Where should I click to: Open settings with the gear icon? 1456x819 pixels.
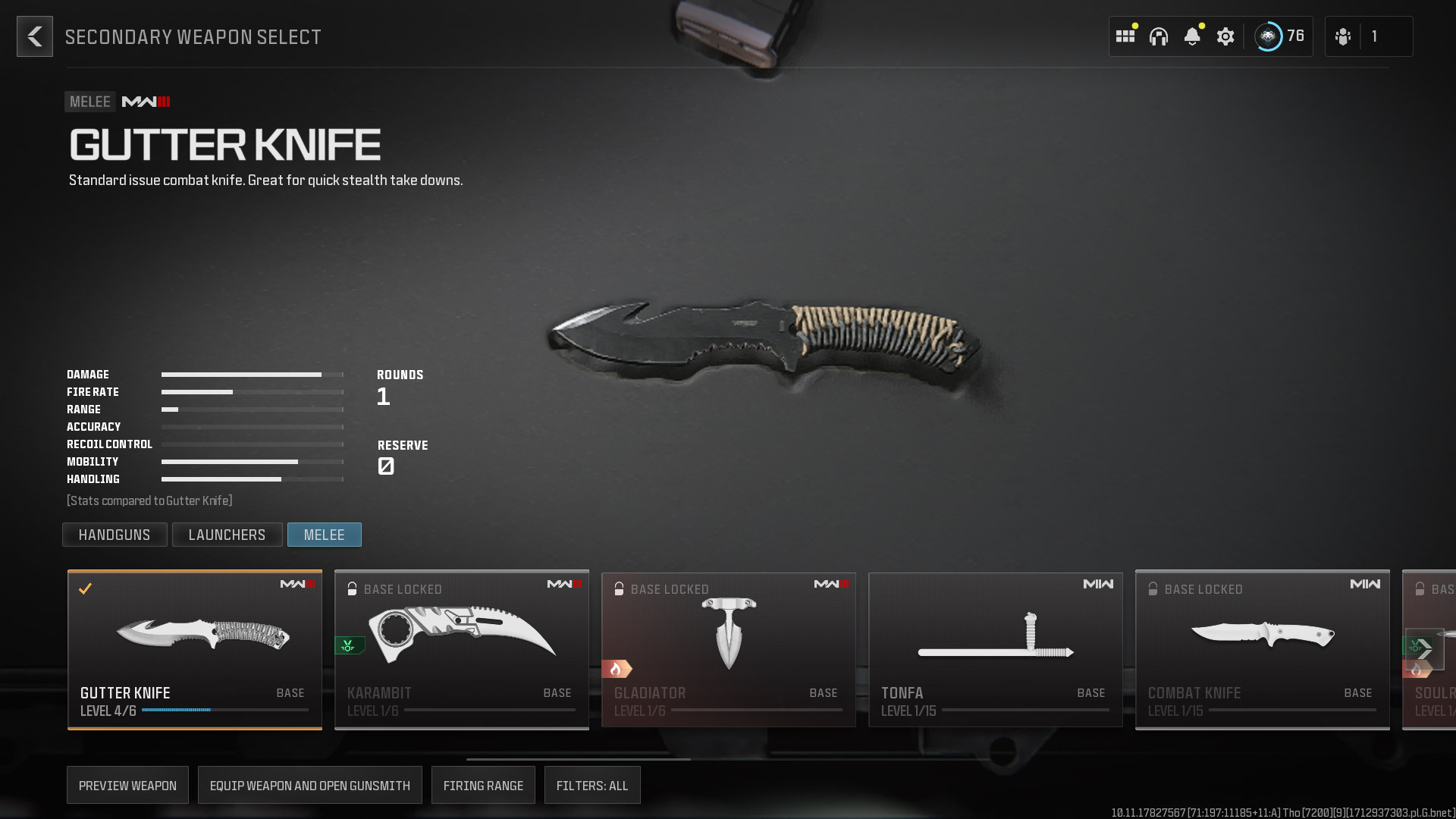[1225, 36]
